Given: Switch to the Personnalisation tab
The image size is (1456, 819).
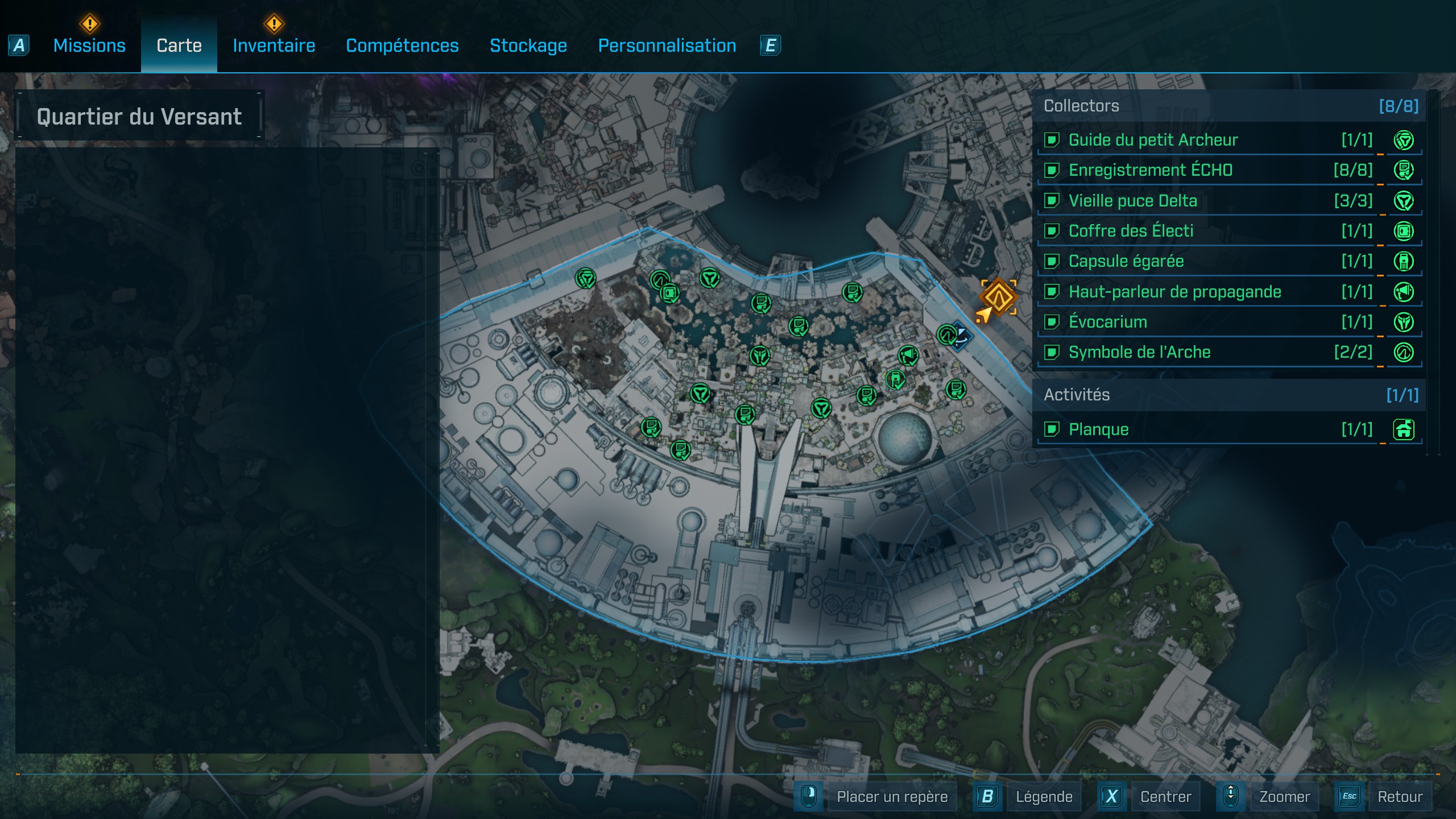Looking at the screenshot, I should tap(667, 45).
